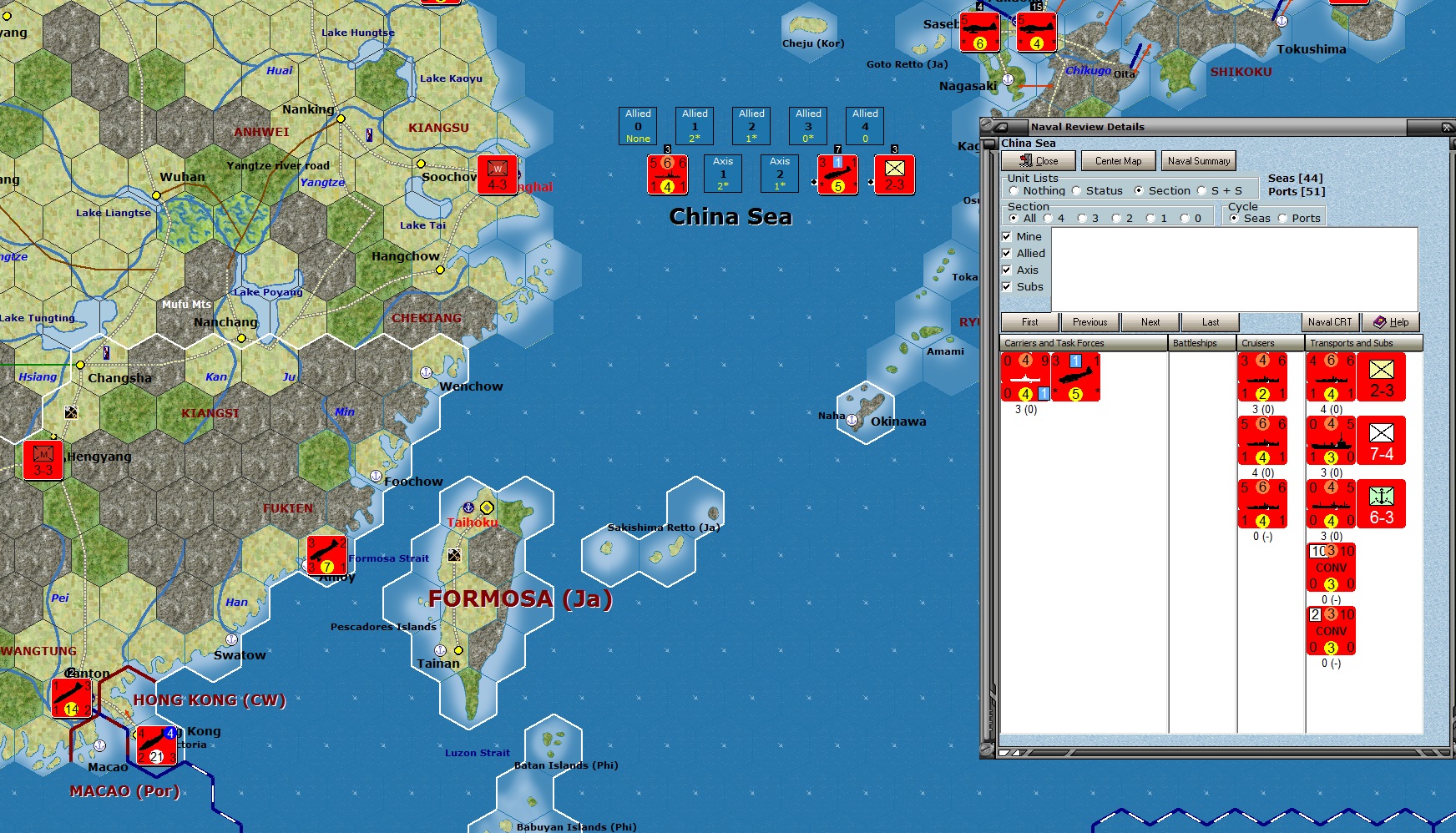Open the Naval Summary
Viewport: 1456px width, 833px height.
pos(1198,160)
